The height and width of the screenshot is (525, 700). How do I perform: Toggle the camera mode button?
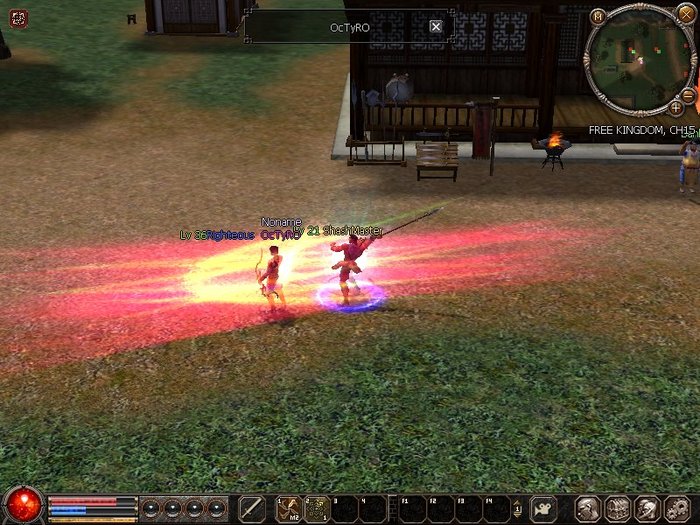point(544,508)
